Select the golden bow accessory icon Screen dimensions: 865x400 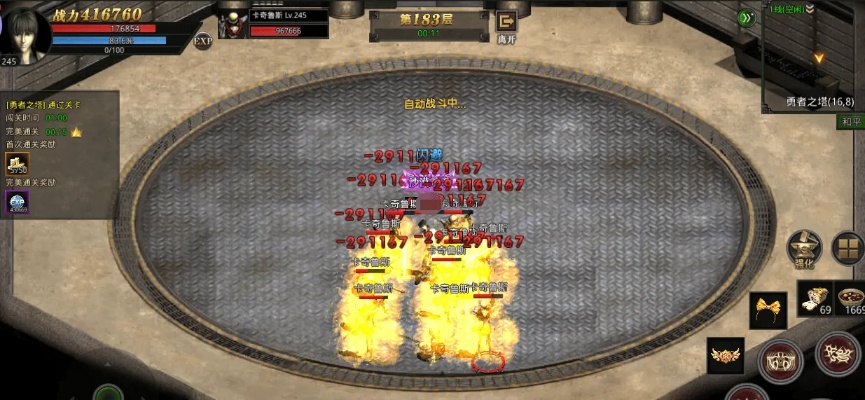(x=768, y=307)
